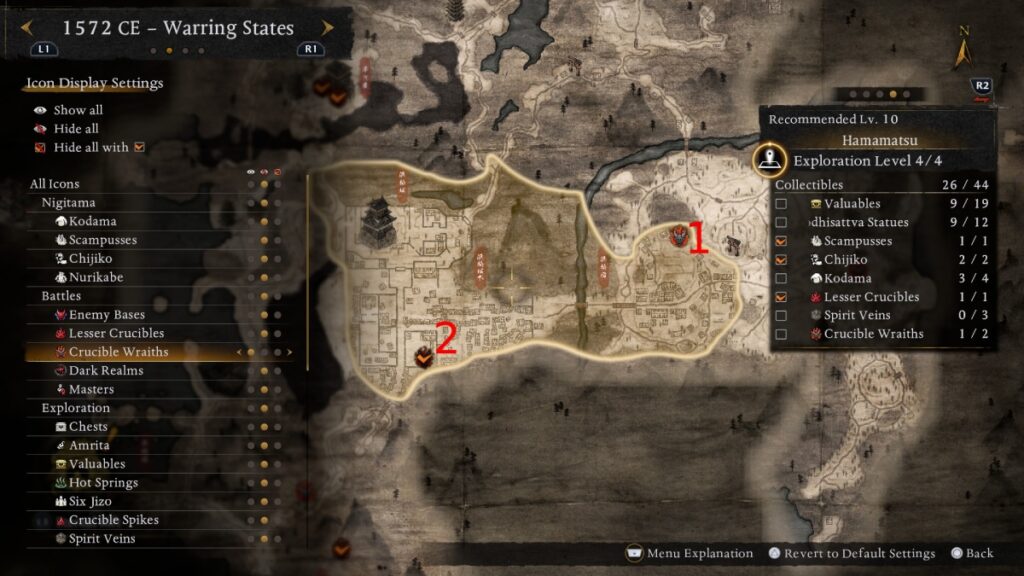Toggle the Valuables collectible checkbox
Image resolution: width=1024 pixels, height=576 pixels.
click(x=781, y=204)
